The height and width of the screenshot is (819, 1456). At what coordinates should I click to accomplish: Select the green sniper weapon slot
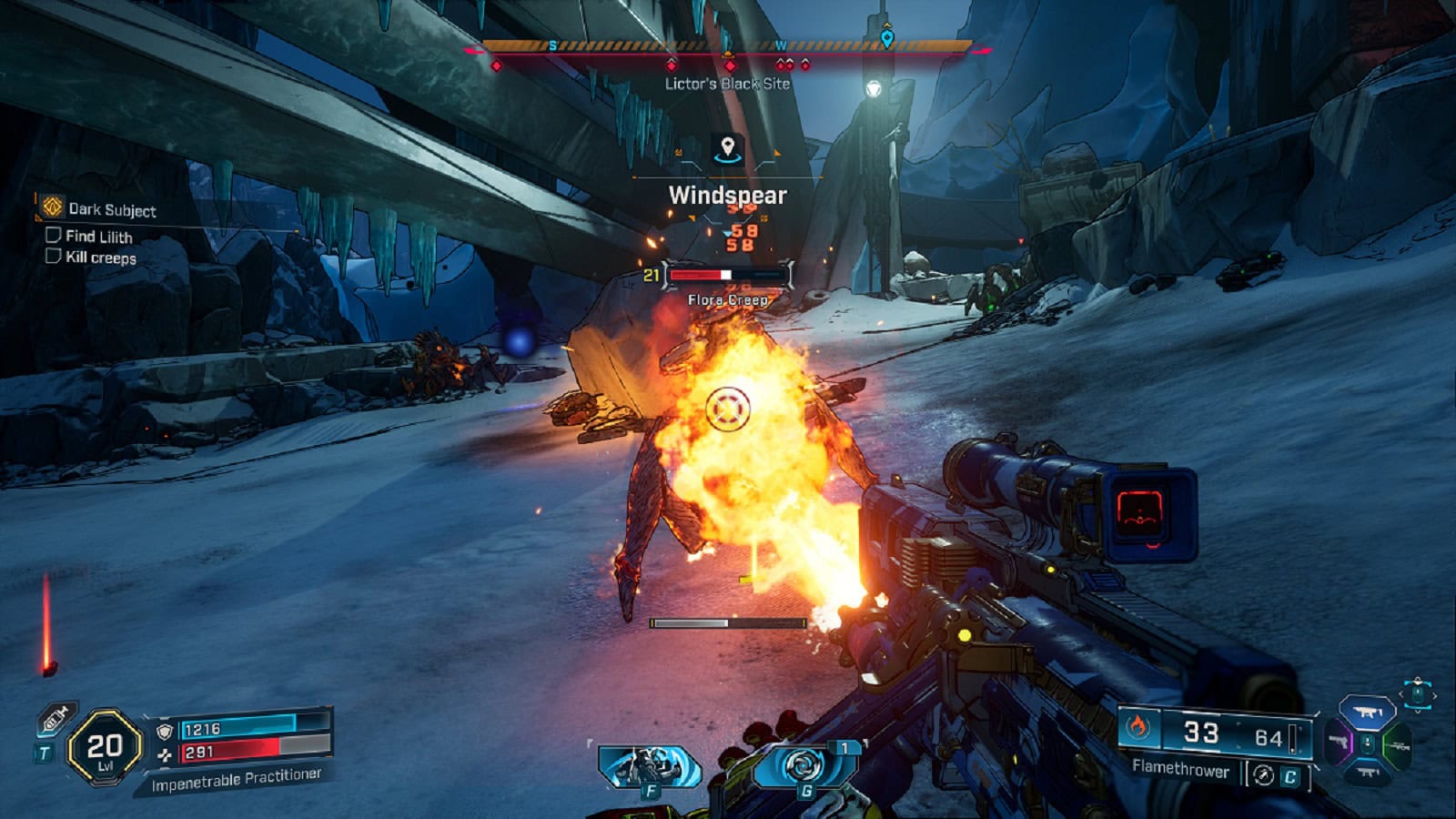click(x=1397, y=746)
